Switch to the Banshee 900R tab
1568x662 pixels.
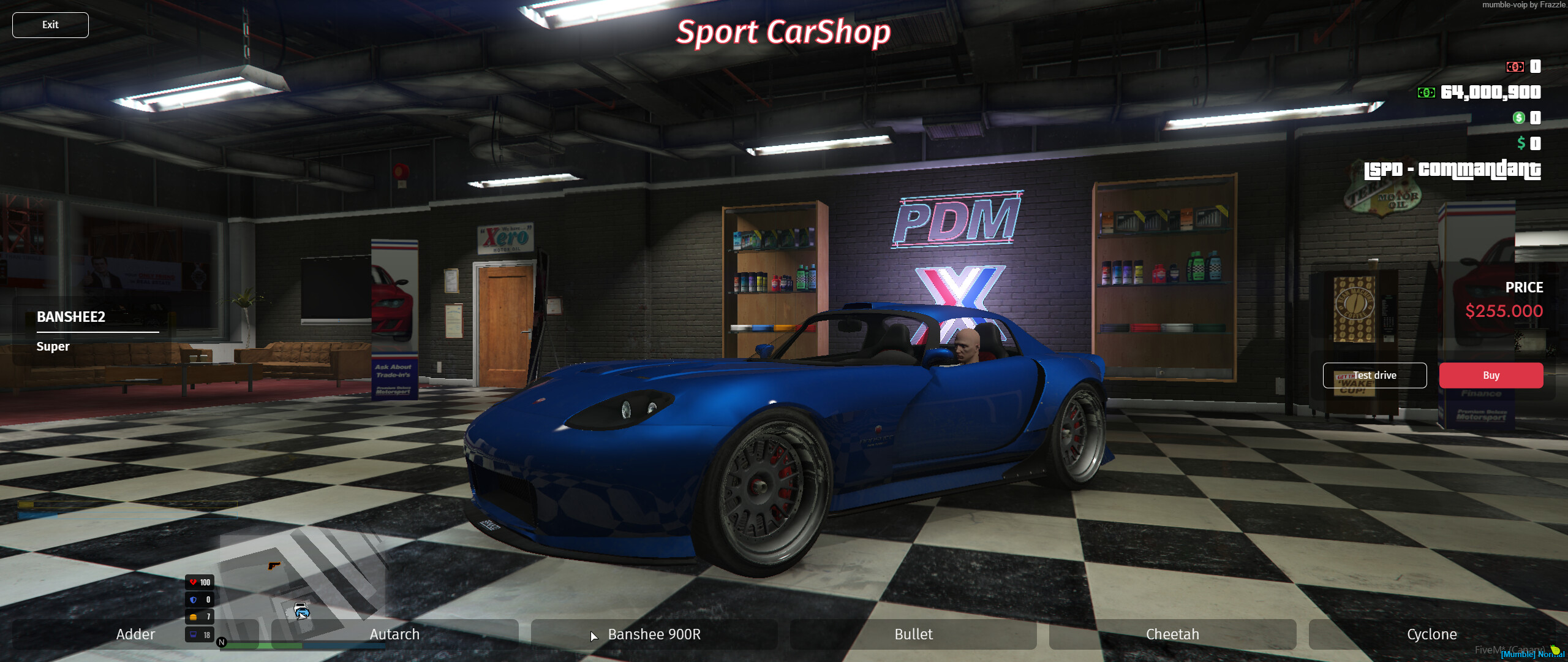654,634
